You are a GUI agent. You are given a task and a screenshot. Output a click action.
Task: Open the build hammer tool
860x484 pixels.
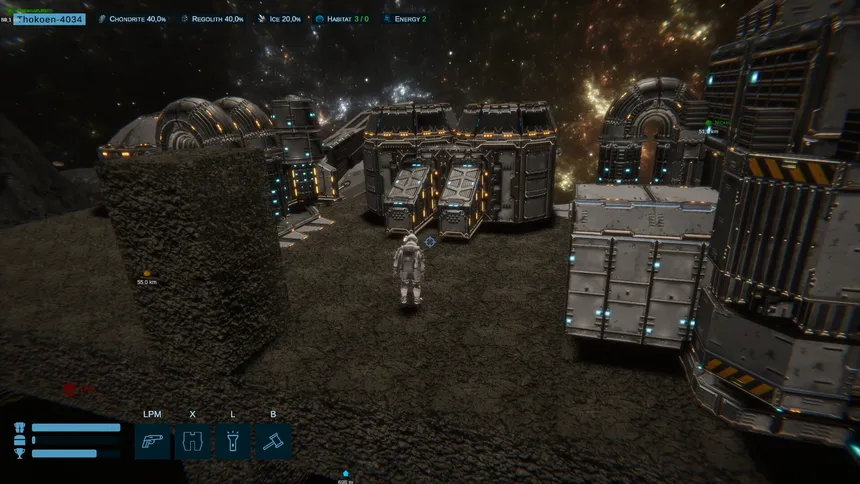tap(273, 441)
